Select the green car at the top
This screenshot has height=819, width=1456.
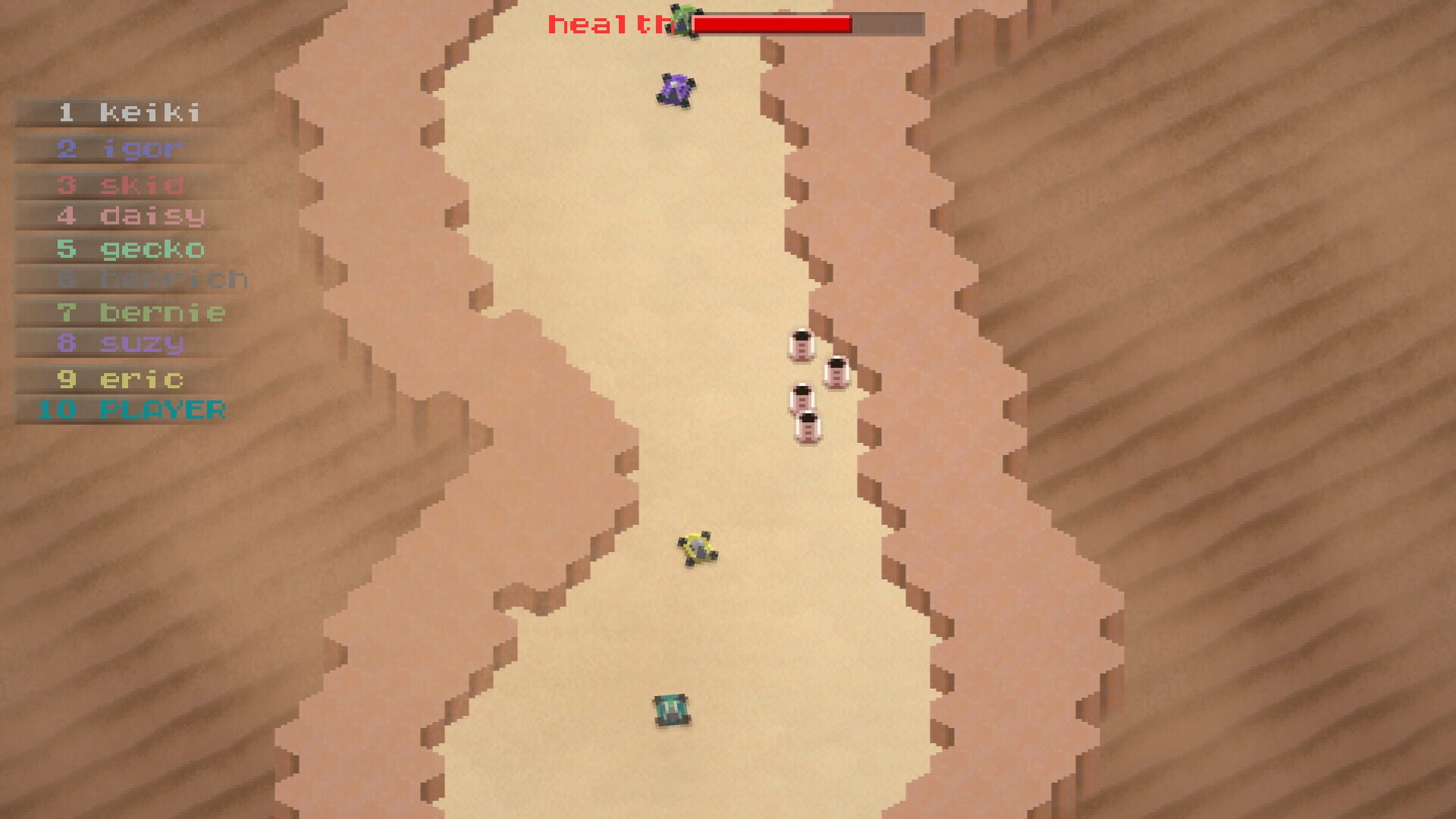click(x=682, y=23)
